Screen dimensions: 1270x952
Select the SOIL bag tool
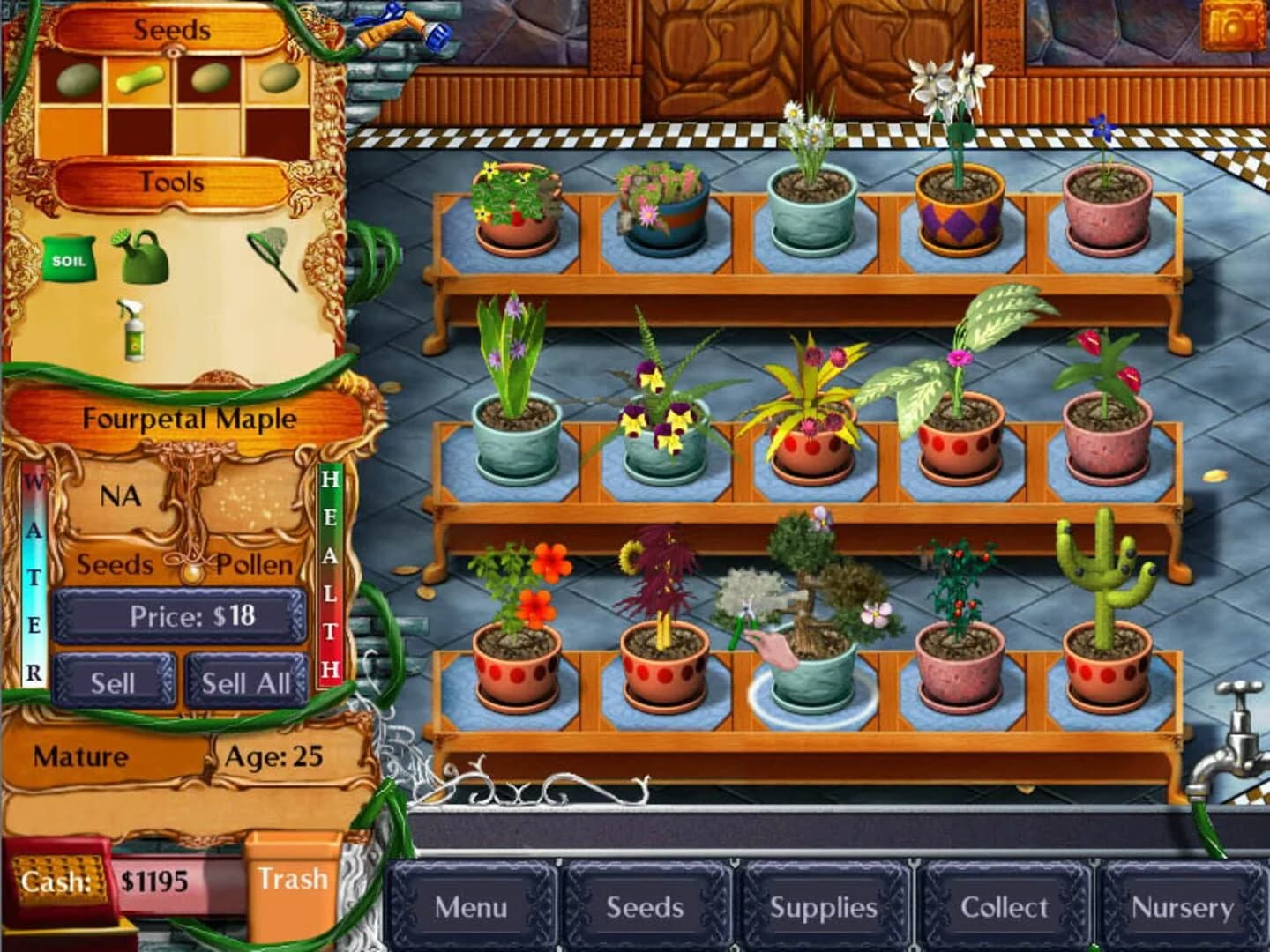pyautogui.click(x=69, y=257)
